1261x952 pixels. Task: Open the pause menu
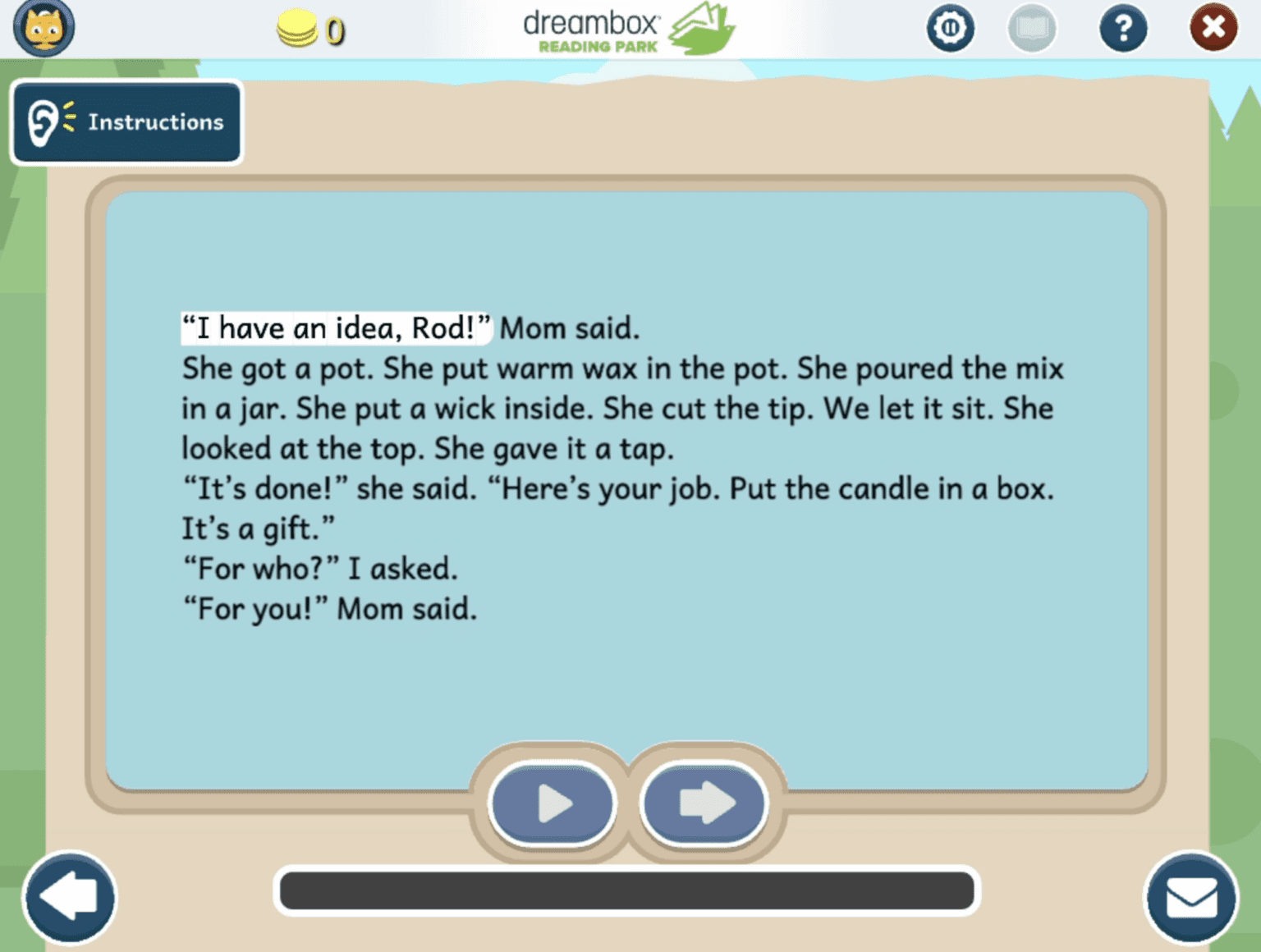(x=950, y=27)
